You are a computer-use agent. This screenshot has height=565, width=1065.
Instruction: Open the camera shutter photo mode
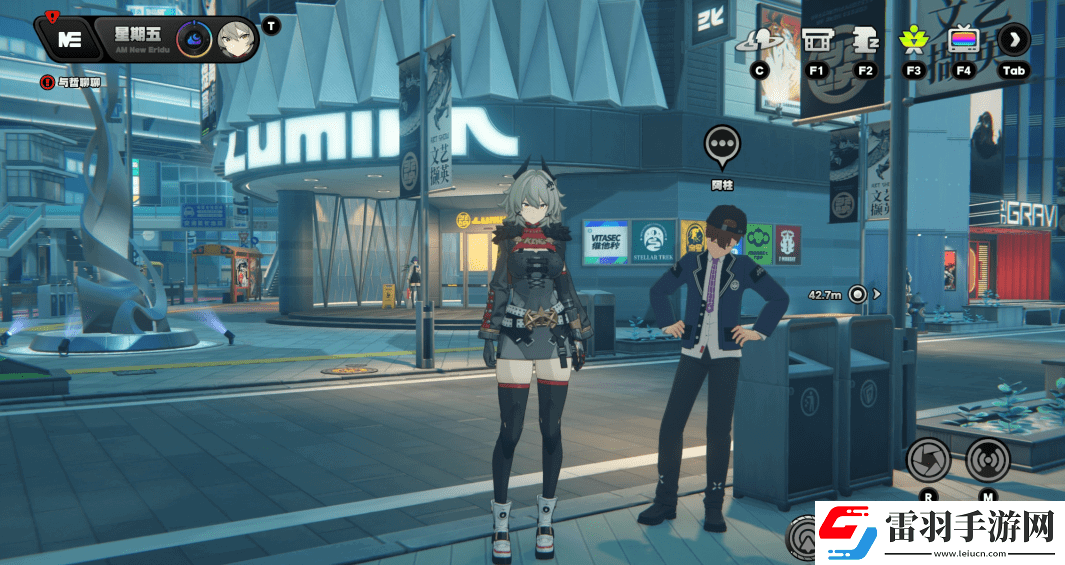928,460
